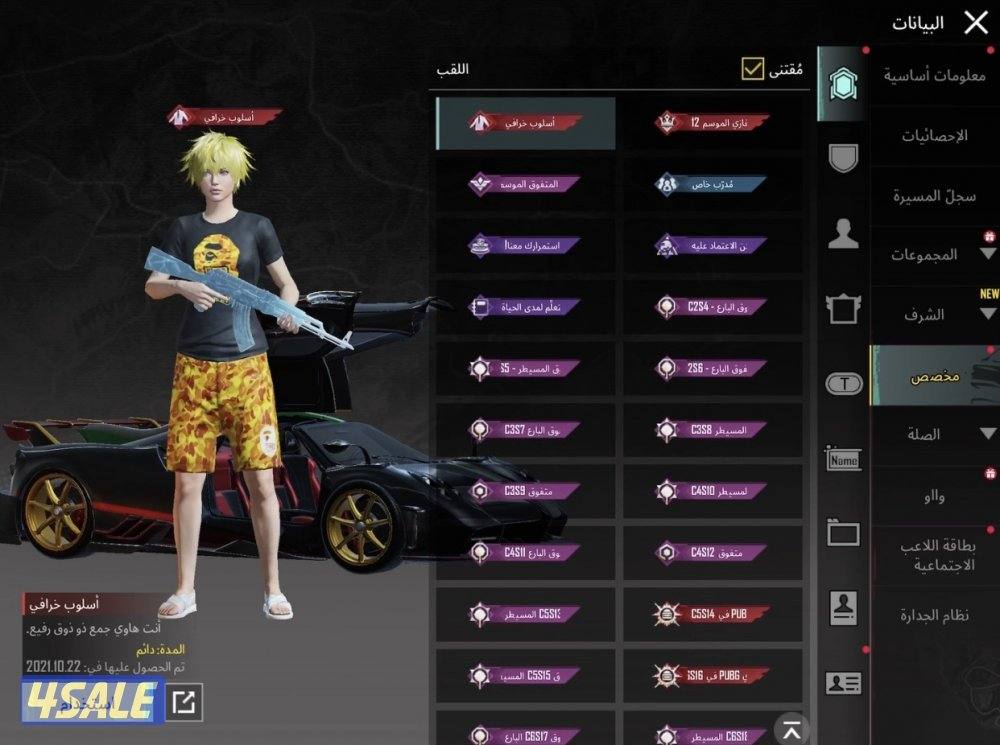The height and width of the screenshot is (745, 1000).
Task: Switch to the name tag category icon
Action: tap(843, 459)
